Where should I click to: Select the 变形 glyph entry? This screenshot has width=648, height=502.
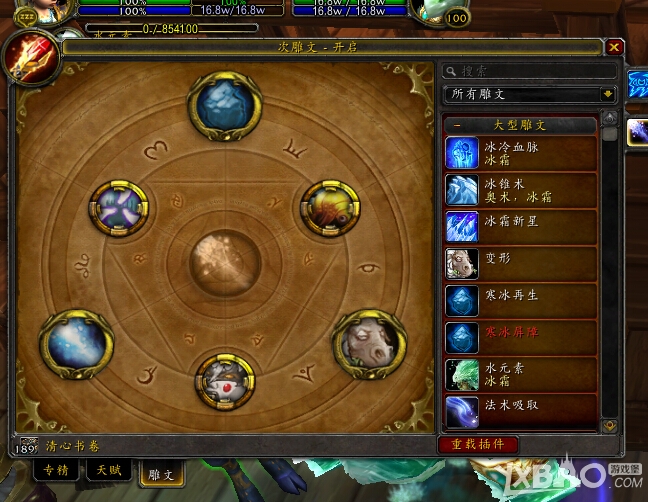(x=520, y=263)
